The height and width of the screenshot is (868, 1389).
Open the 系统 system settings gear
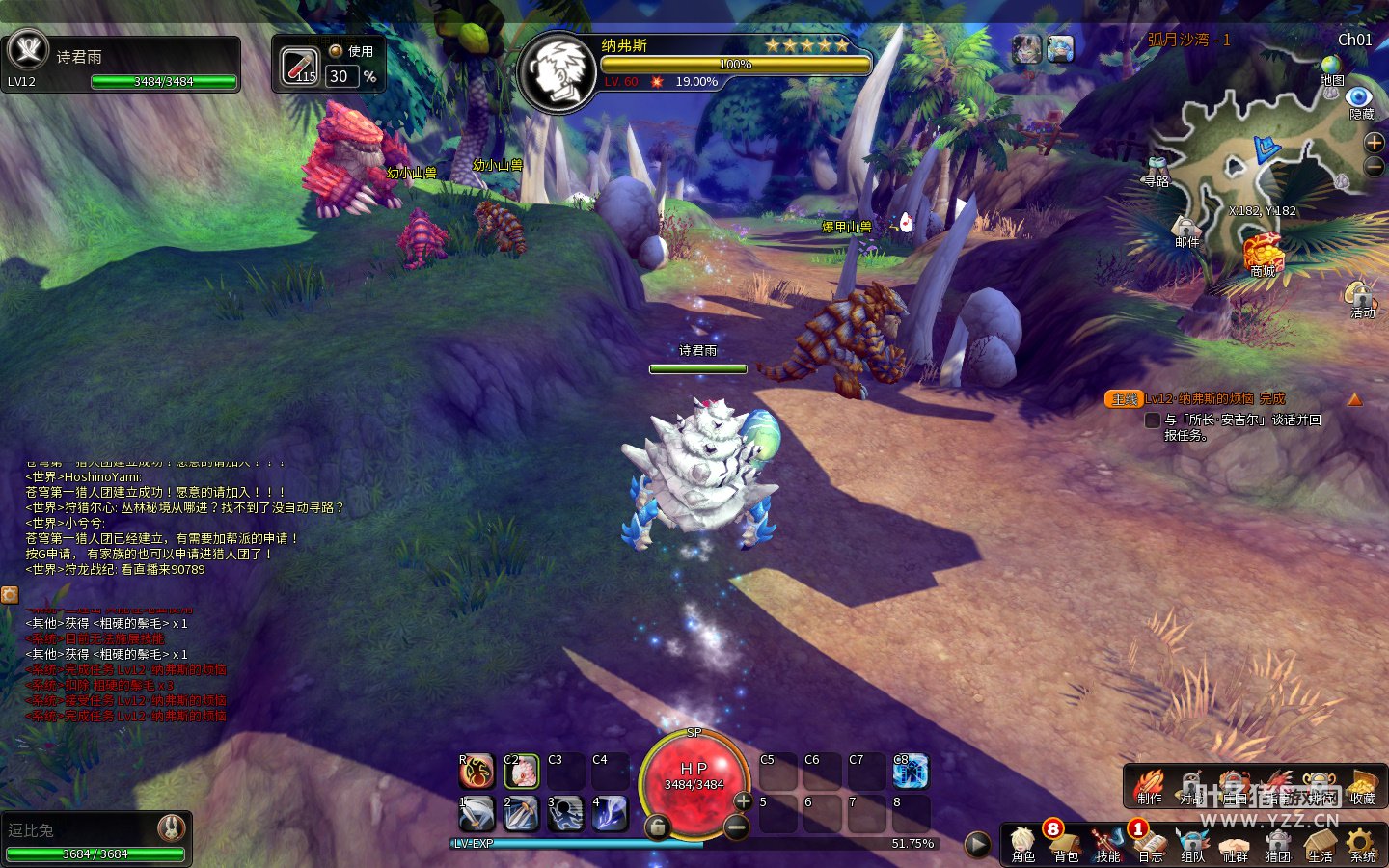[x=1362, y=844]
